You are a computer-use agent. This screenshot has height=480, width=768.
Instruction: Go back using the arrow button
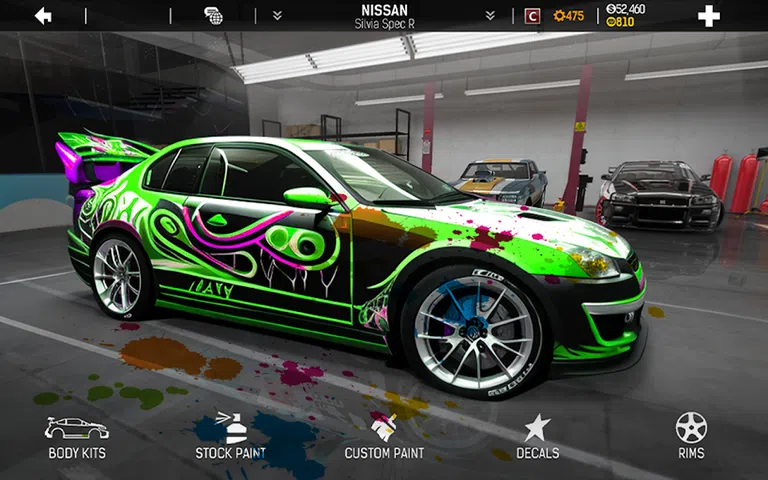43,16
